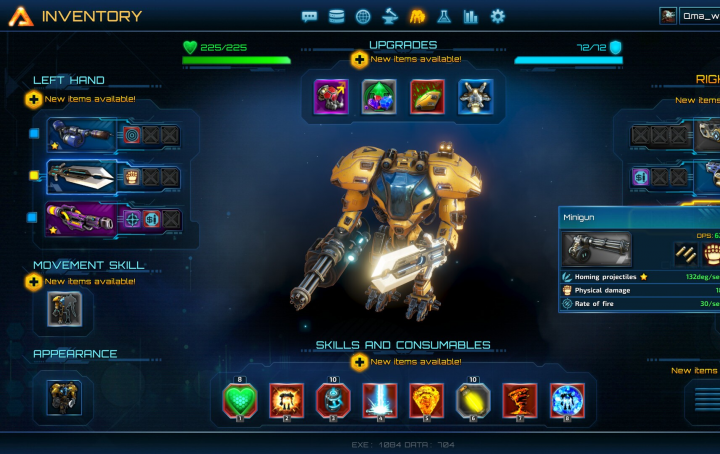Choose the white blade left-hand weapon

pyautogui.click(x=82, y=177)
